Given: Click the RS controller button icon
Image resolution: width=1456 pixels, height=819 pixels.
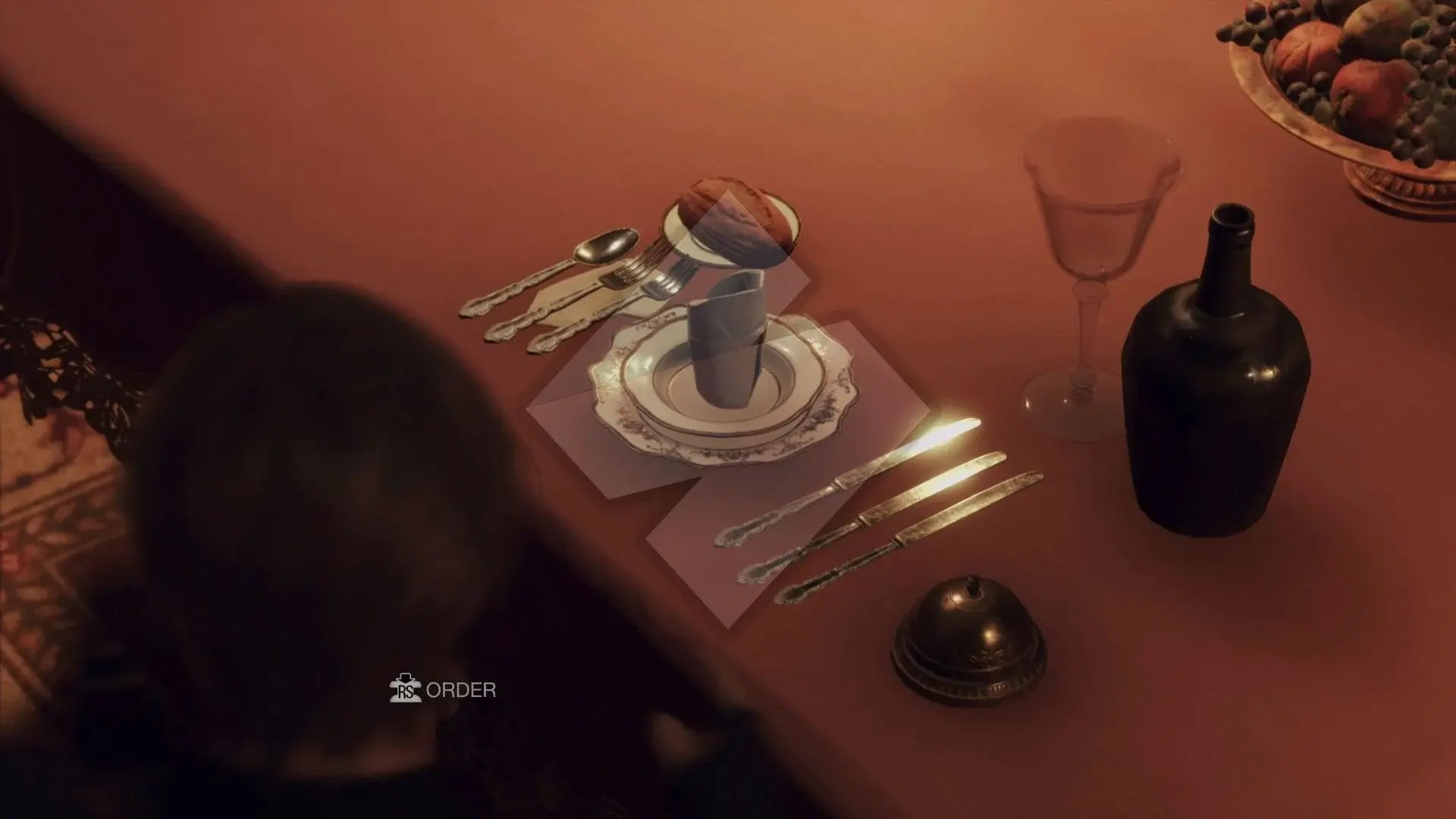Looking at the screenshot, I should [x=407, y=689].
